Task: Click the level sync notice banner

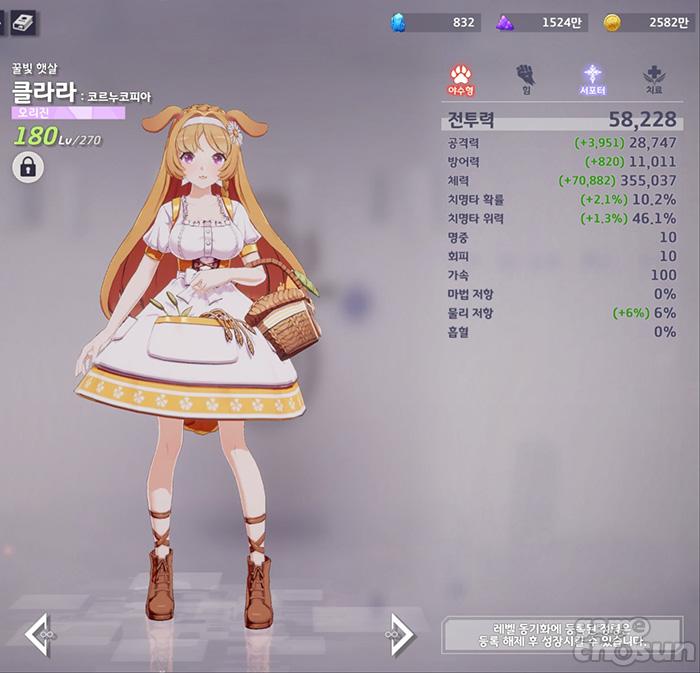Action: [x=565, y=634]
